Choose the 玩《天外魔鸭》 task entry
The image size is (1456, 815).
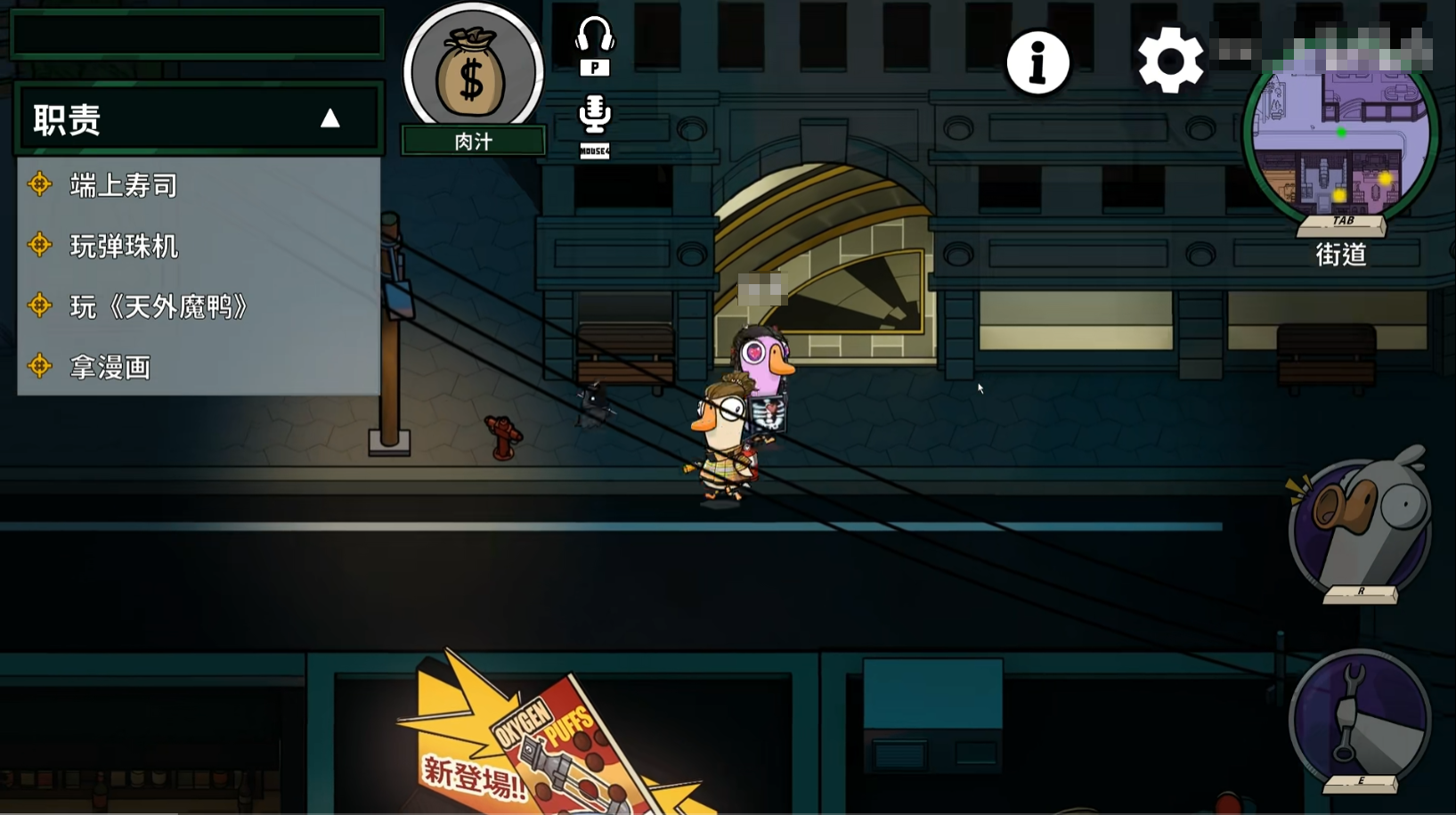click(158, 306)
